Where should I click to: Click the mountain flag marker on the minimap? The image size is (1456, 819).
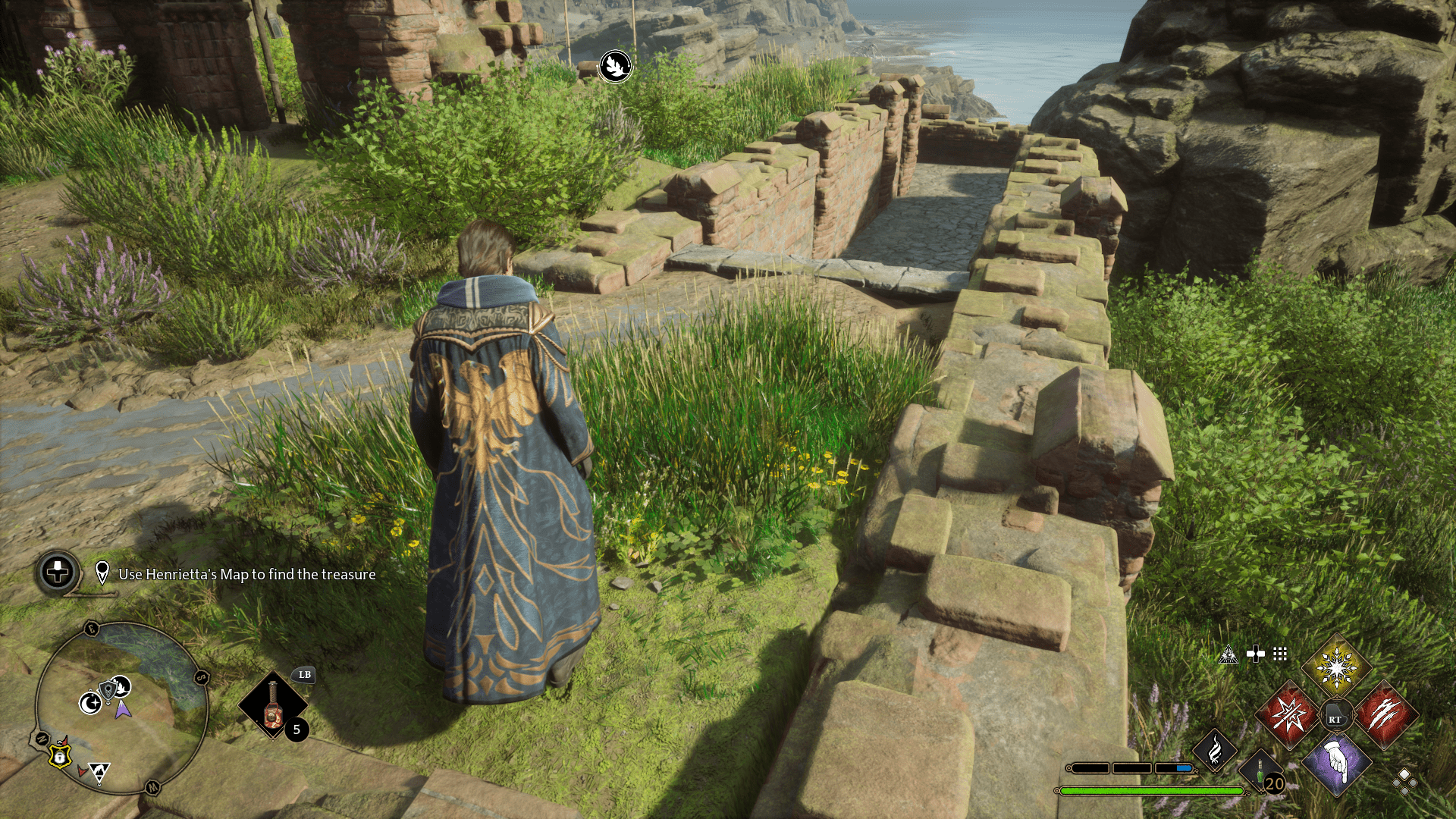click(x=99, y=770)
